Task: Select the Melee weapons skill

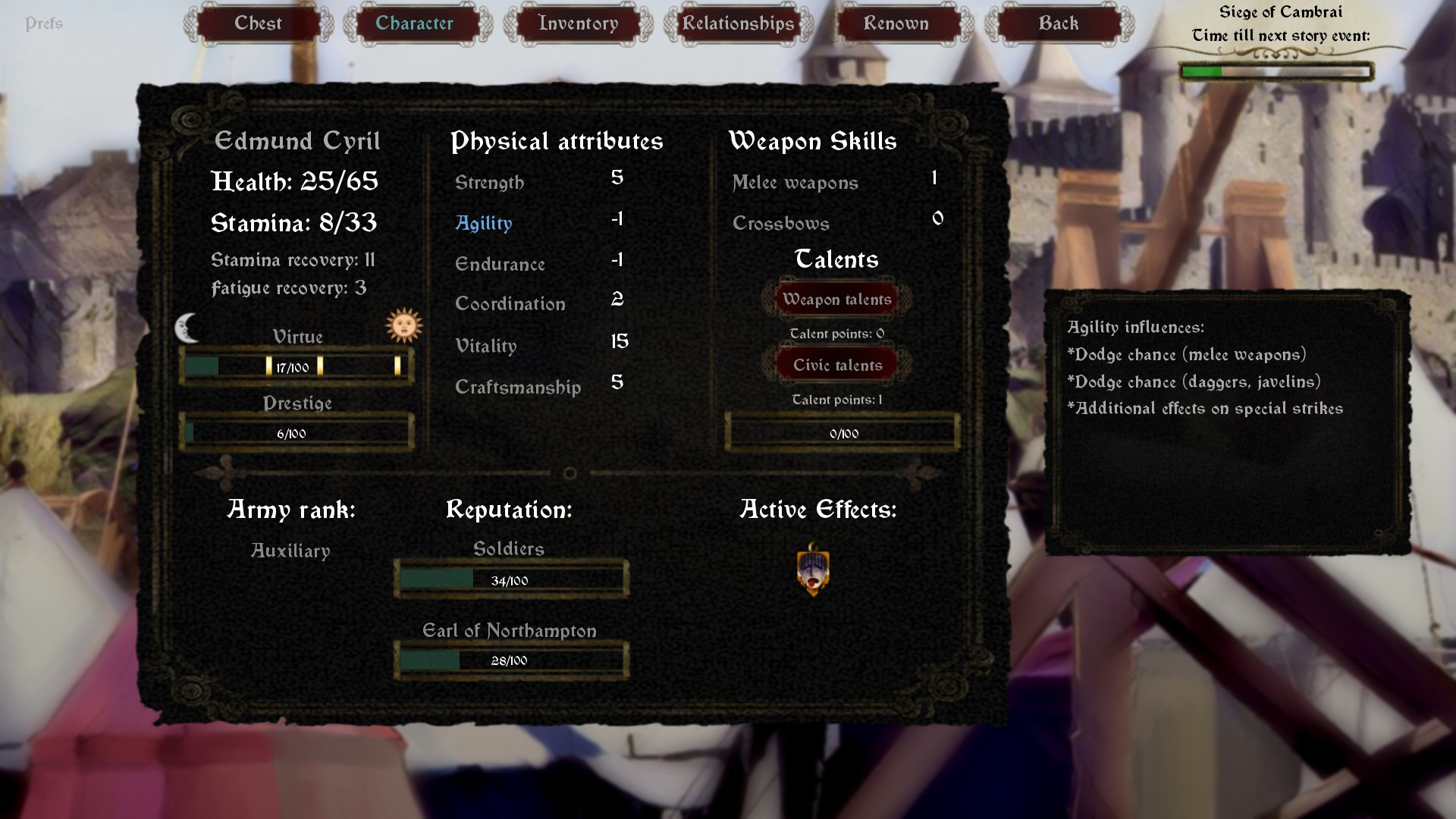Action: 795,183
